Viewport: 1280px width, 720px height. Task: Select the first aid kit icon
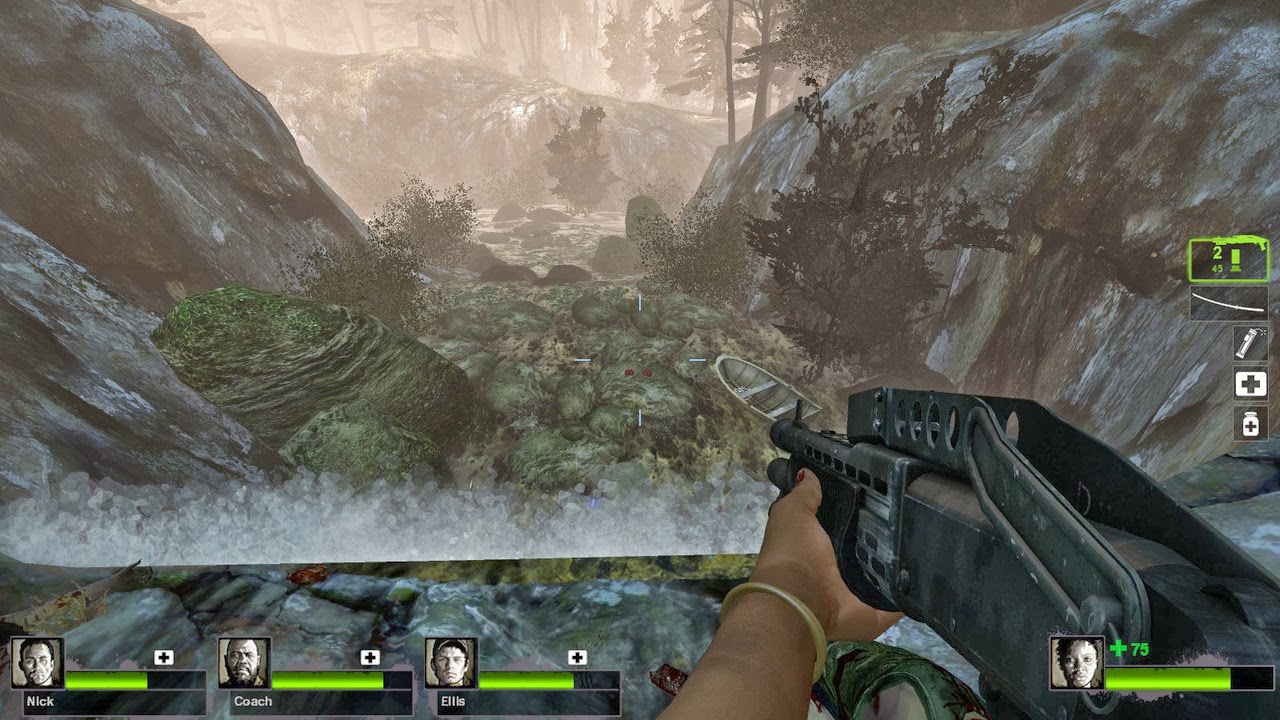[x=1250, y=383]
